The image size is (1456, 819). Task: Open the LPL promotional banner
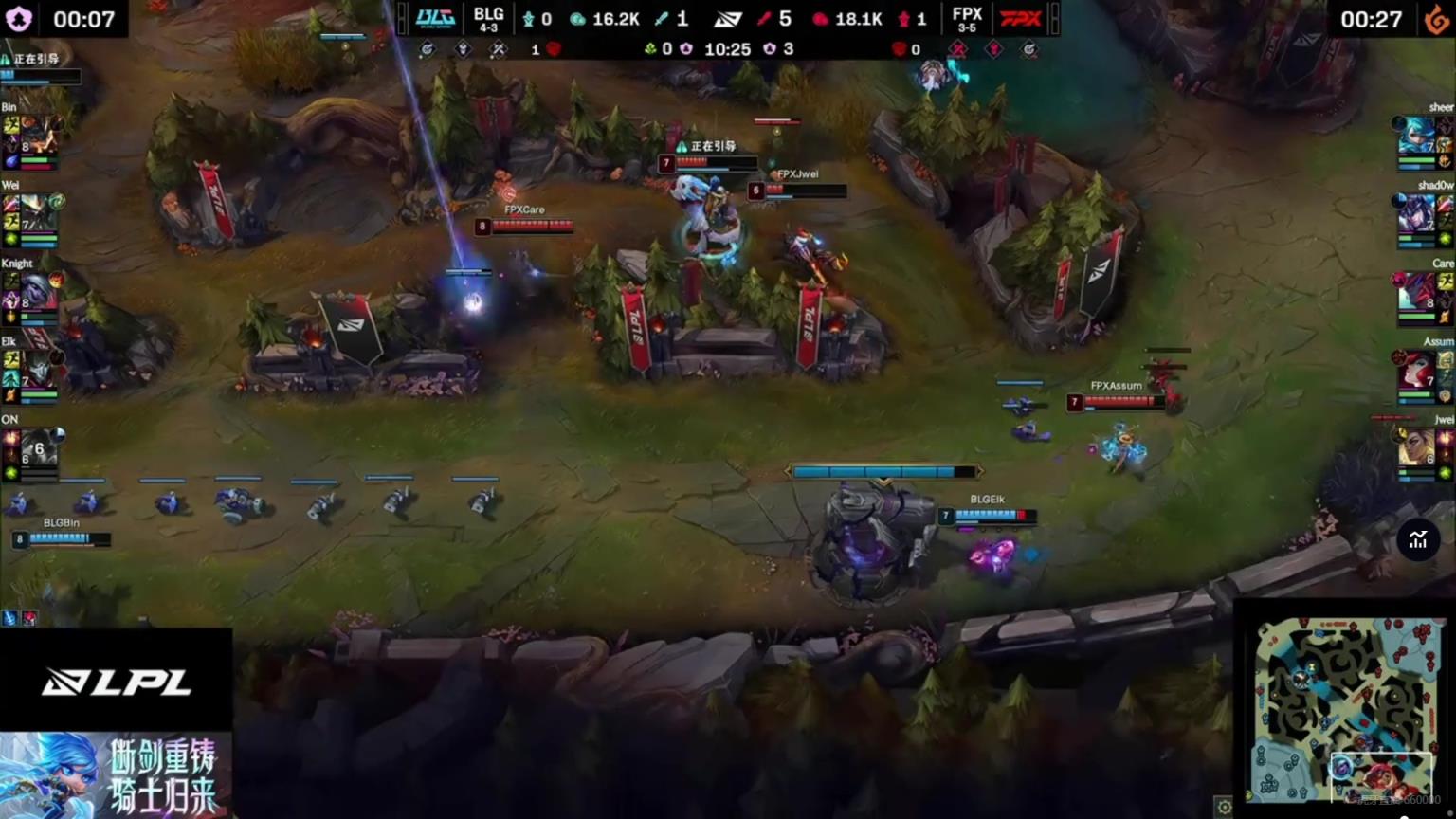coord(116,775)
